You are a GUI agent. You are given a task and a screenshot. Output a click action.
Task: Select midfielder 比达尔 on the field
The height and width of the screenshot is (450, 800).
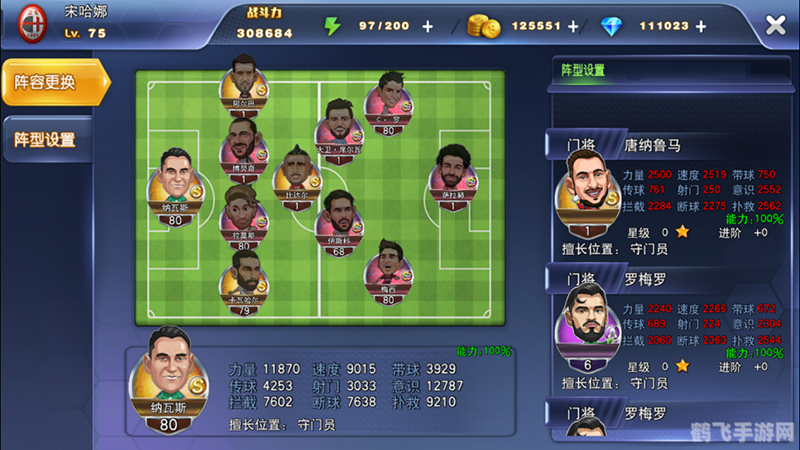(296, 175)
